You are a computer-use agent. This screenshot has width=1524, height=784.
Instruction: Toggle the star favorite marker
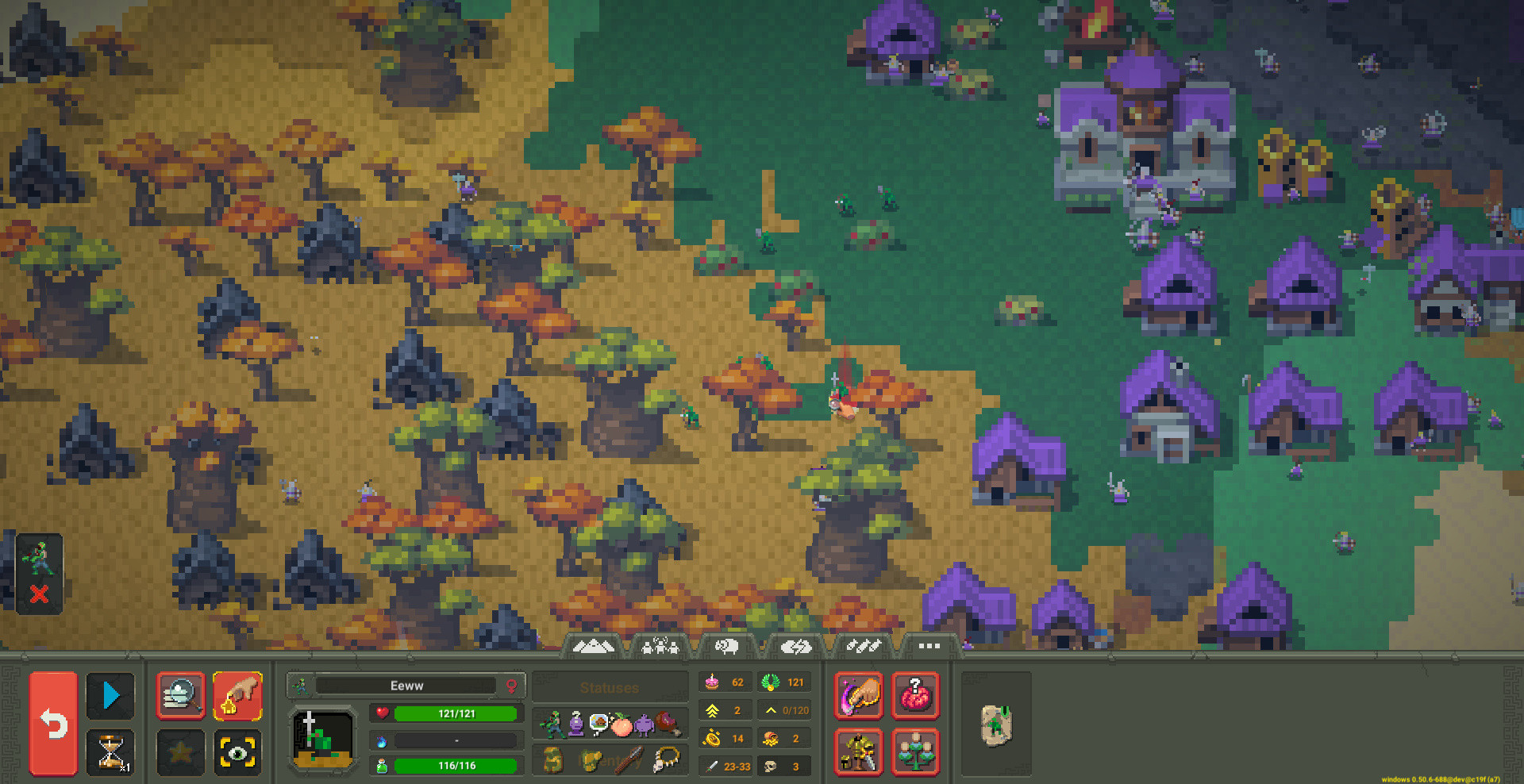(180, 751)
